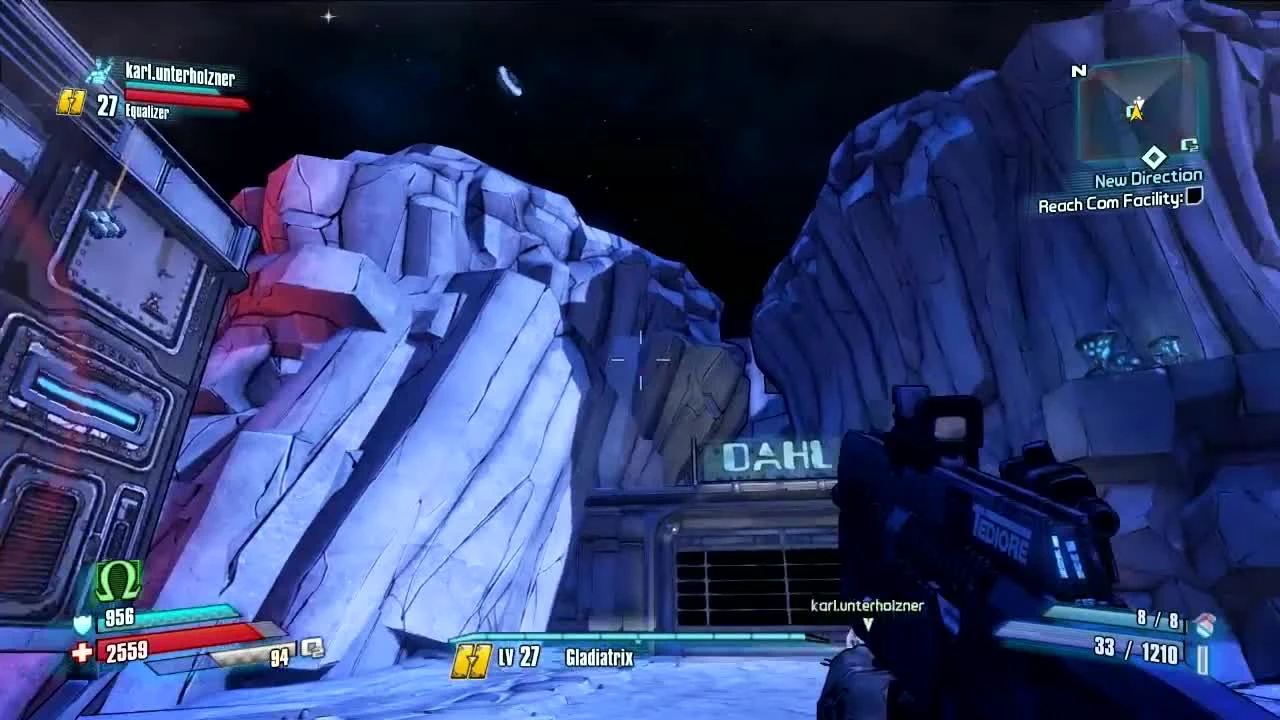This screenshot has height=720, width=1280.
Task: Click the chat bubble icon next to 94
Action: click(x=312, y=649)
